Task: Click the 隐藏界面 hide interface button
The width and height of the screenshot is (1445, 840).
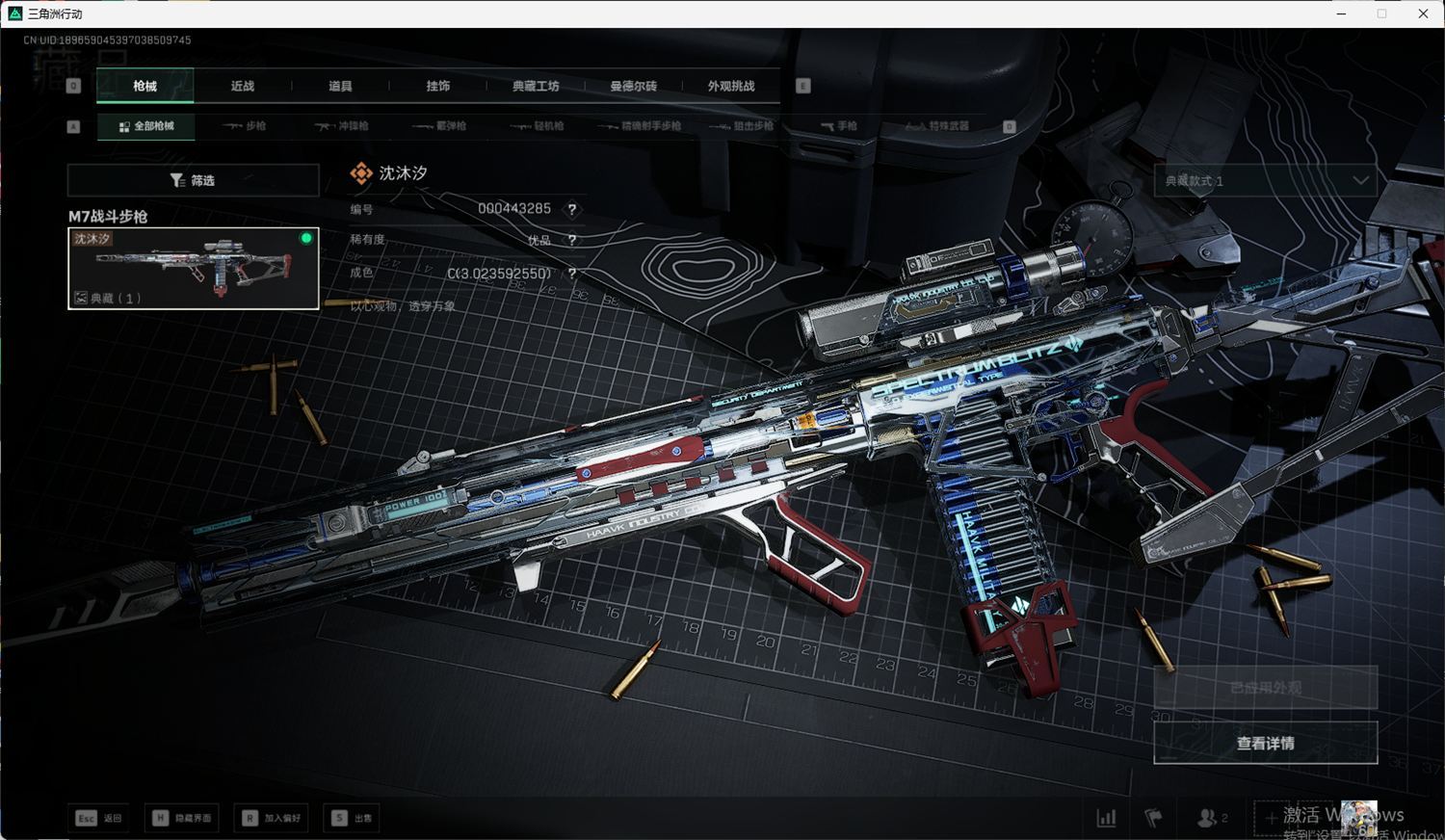Action: click(x=183, y=818)
